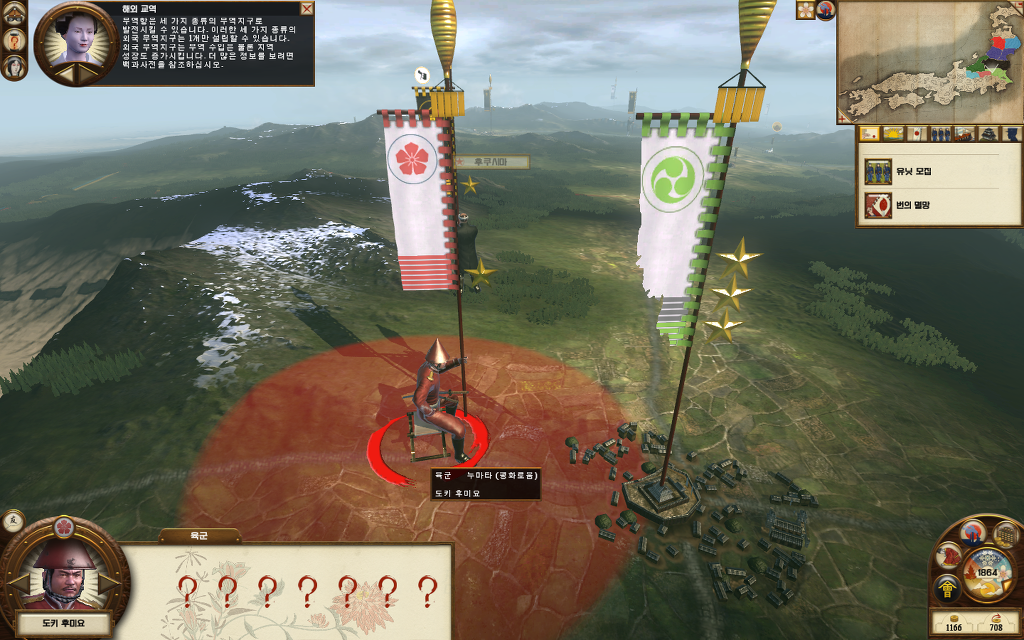
Task: Open the finance abacus and coins button
Action: click(1005, 535)
